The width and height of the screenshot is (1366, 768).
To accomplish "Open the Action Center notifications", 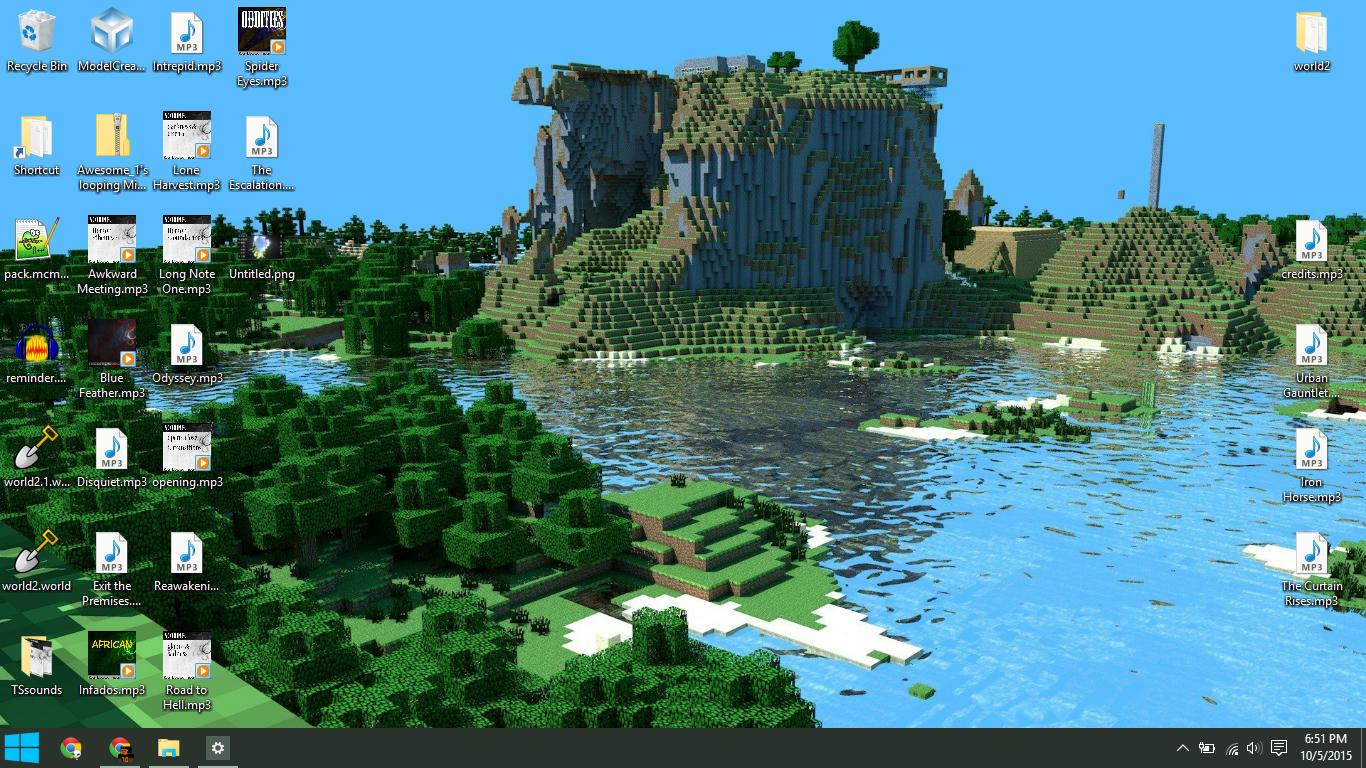I will (1280, 747).
